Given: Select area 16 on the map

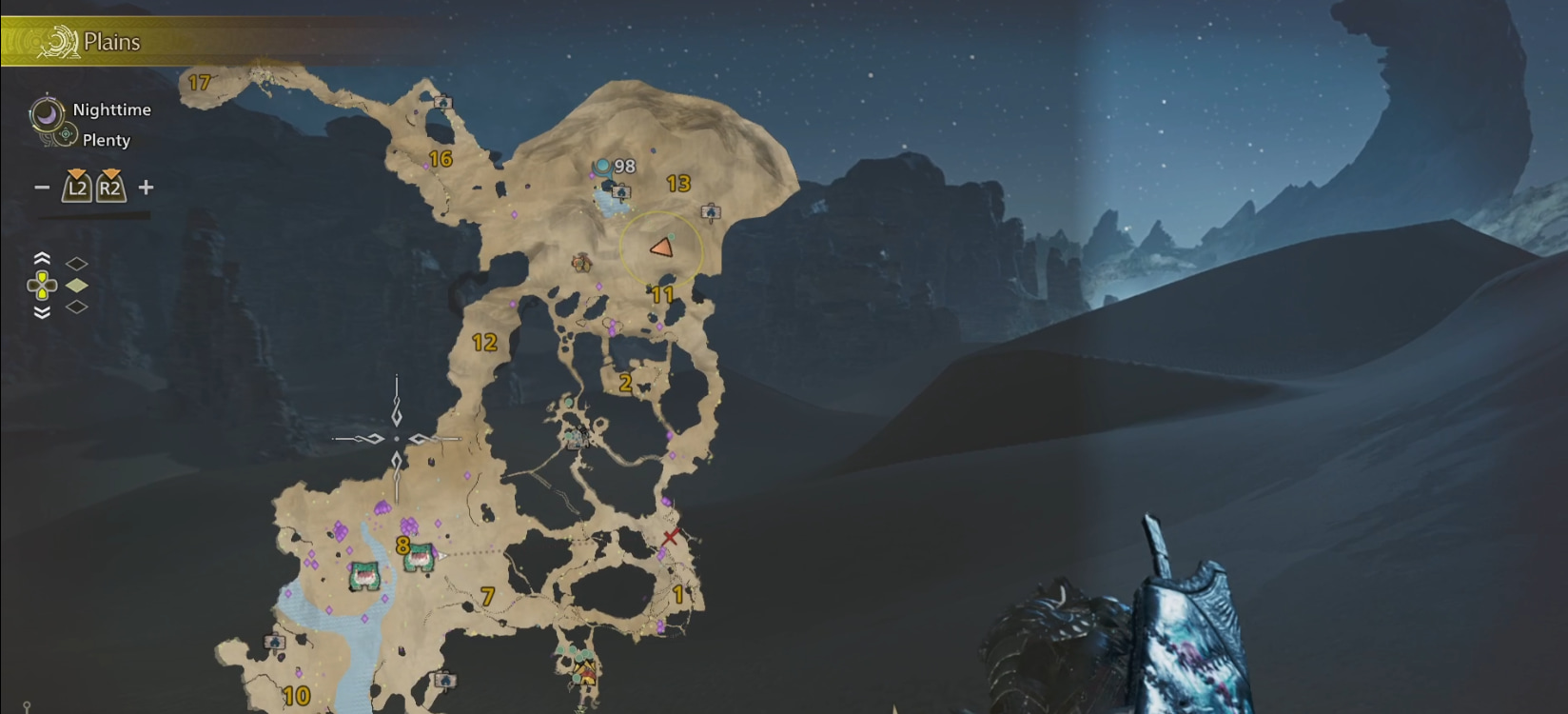Looking at the screenshot, I should (440, 159).
